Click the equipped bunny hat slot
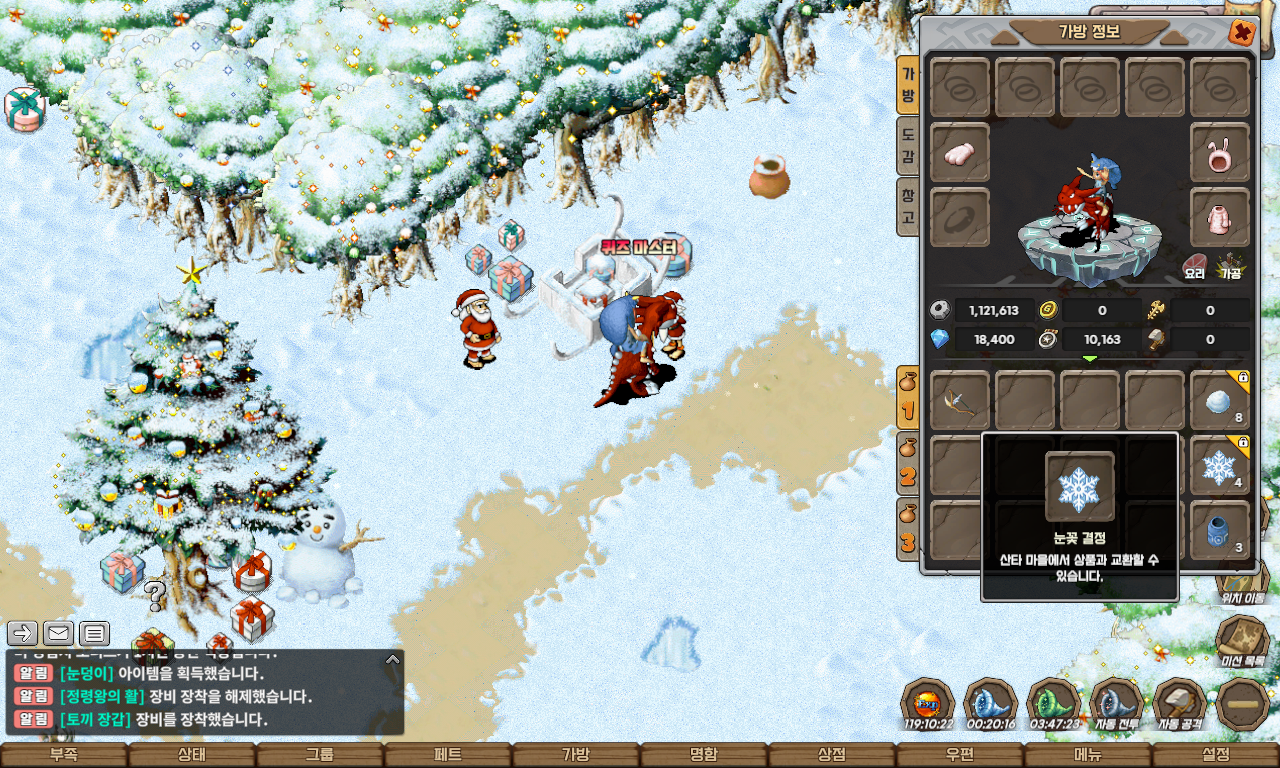The width and height of the screenshot is (1280, 768). pyautogui.click(x=1220, y=153)
